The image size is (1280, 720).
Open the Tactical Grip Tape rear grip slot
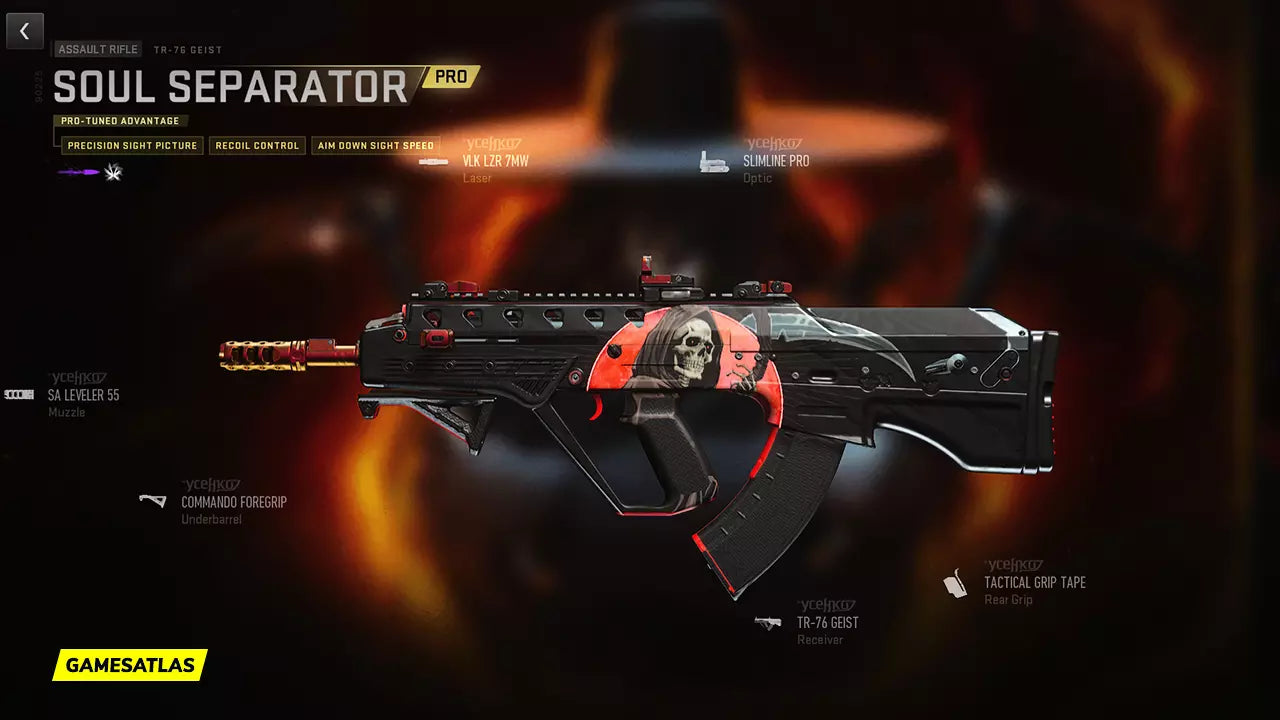pyautogui.click(x=1034, y=583)
